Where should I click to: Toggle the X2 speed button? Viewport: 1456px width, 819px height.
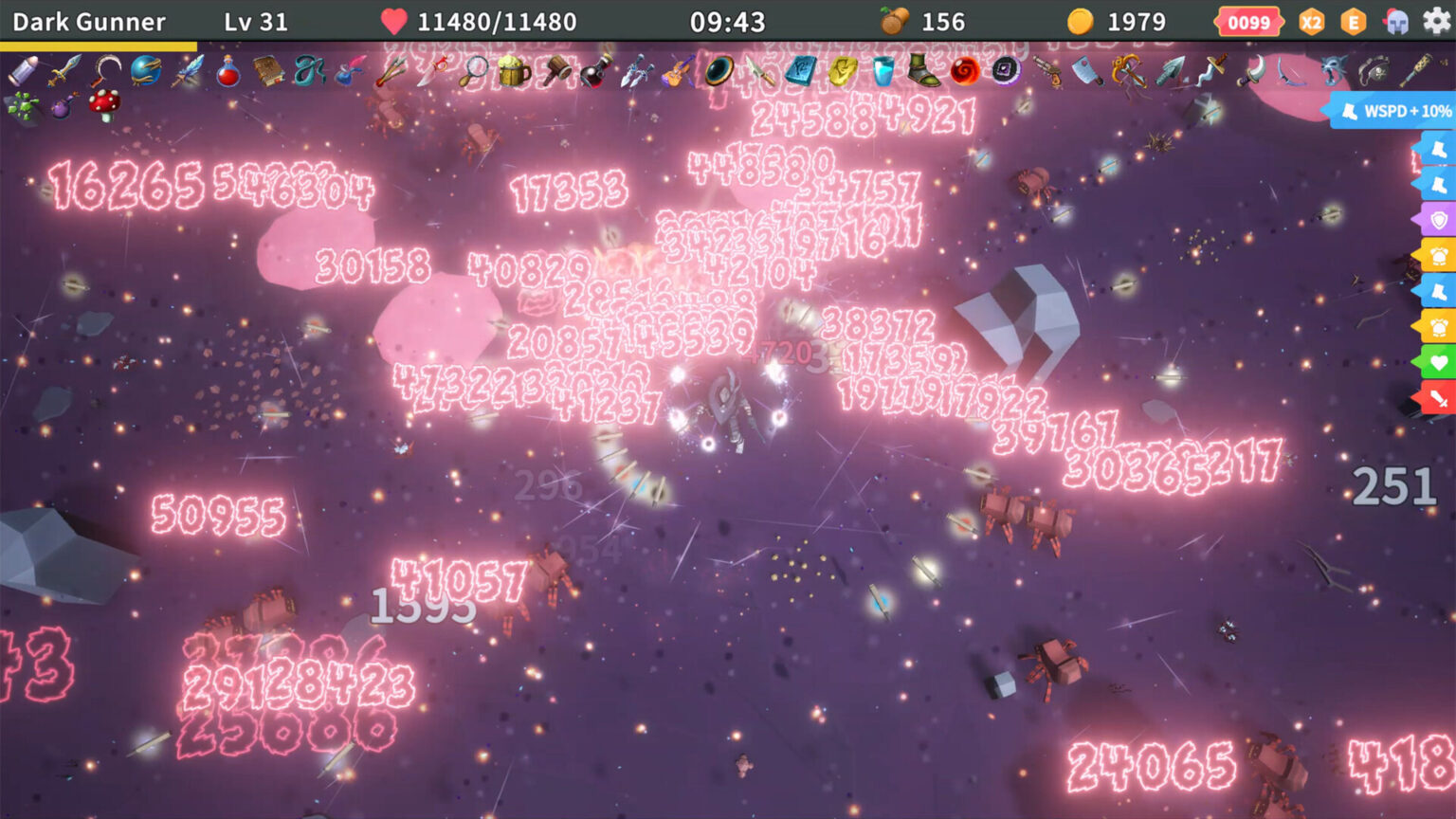(1312, 22)
